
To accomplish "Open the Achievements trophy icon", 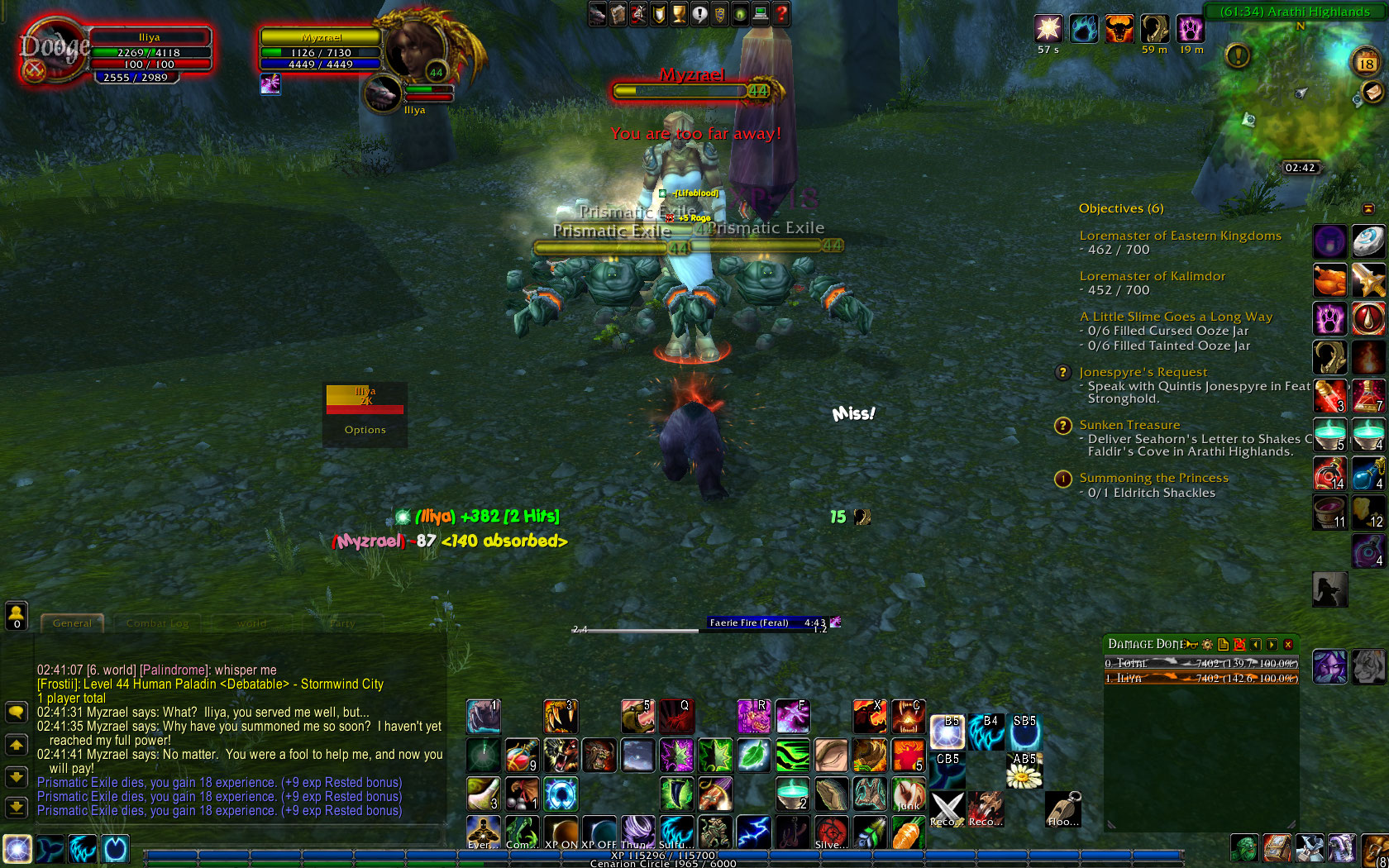I will click(678, 13).
